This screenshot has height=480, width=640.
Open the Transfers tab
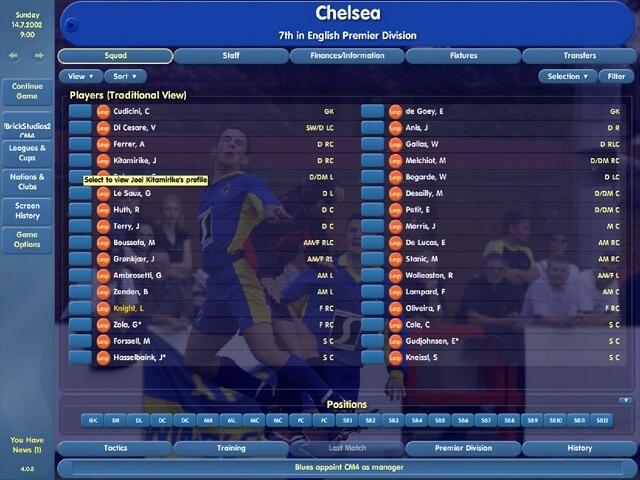(x=579, y=56)
